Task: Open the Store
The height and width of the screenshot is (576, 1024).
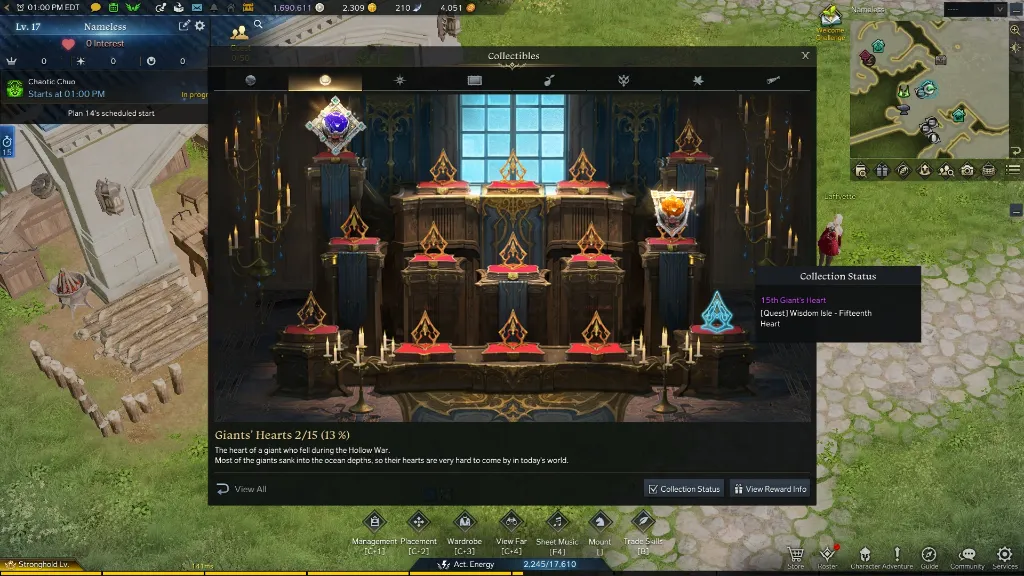Action: click(x=795, y=555)
